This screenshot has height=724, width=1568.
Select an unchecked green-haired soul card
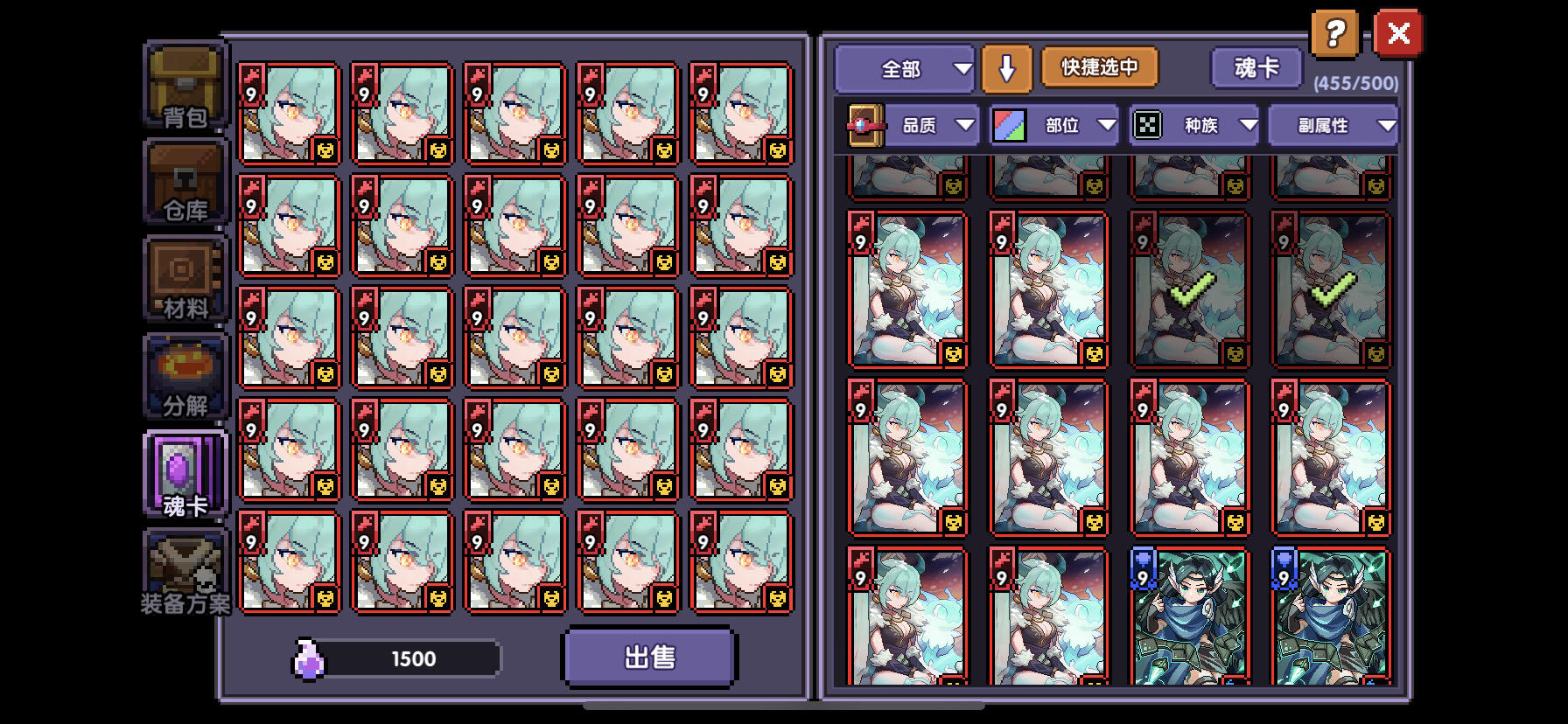click(907, 289)
